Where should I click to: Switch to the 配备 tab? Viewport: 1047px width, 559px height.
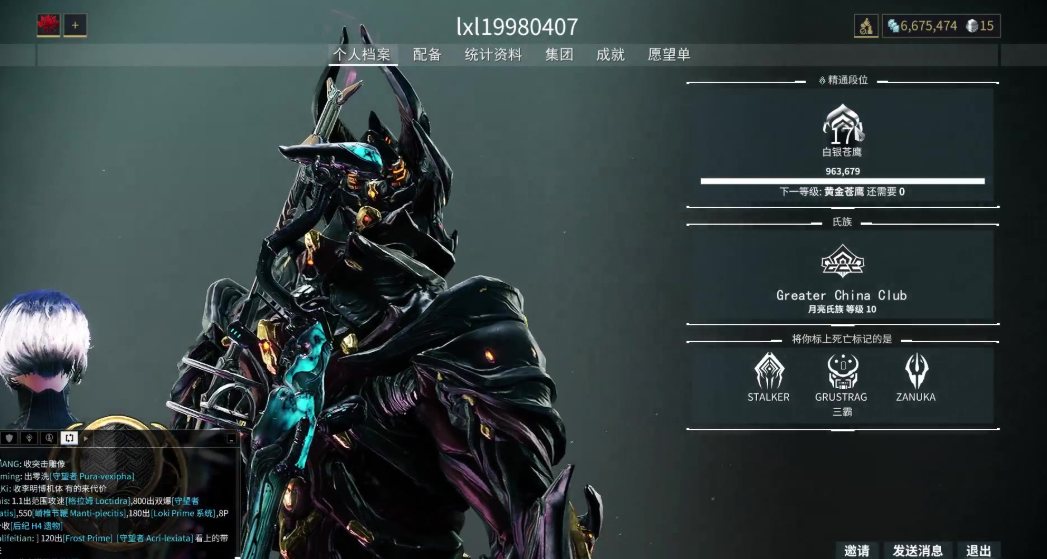[x=427, y=55]
